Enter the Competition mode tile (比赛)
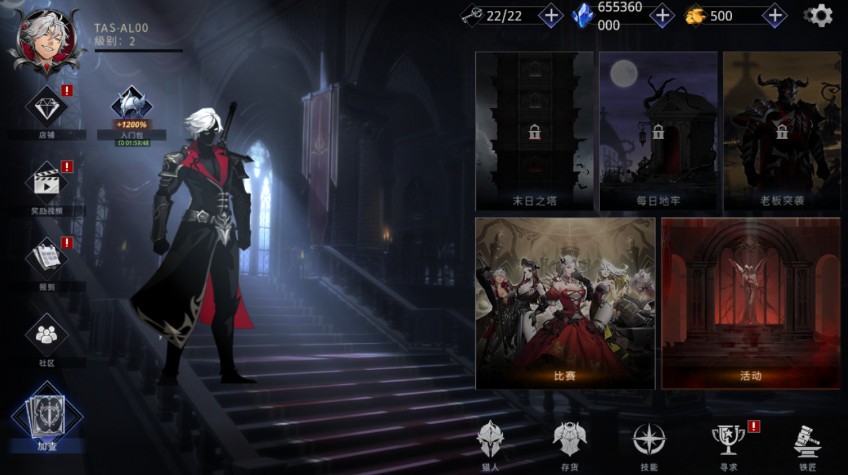This screenshot has width=848, height=475. pyautogui.click(x=565, y=302)
